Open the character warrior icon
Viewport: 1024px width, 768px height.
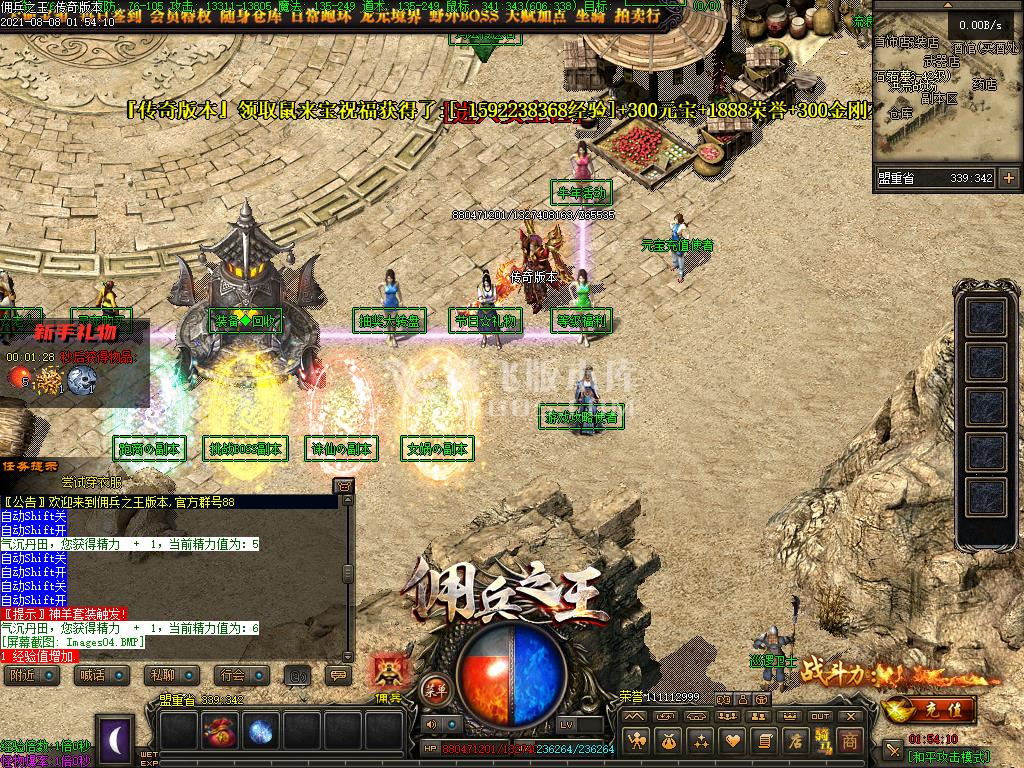coord(635,741)
